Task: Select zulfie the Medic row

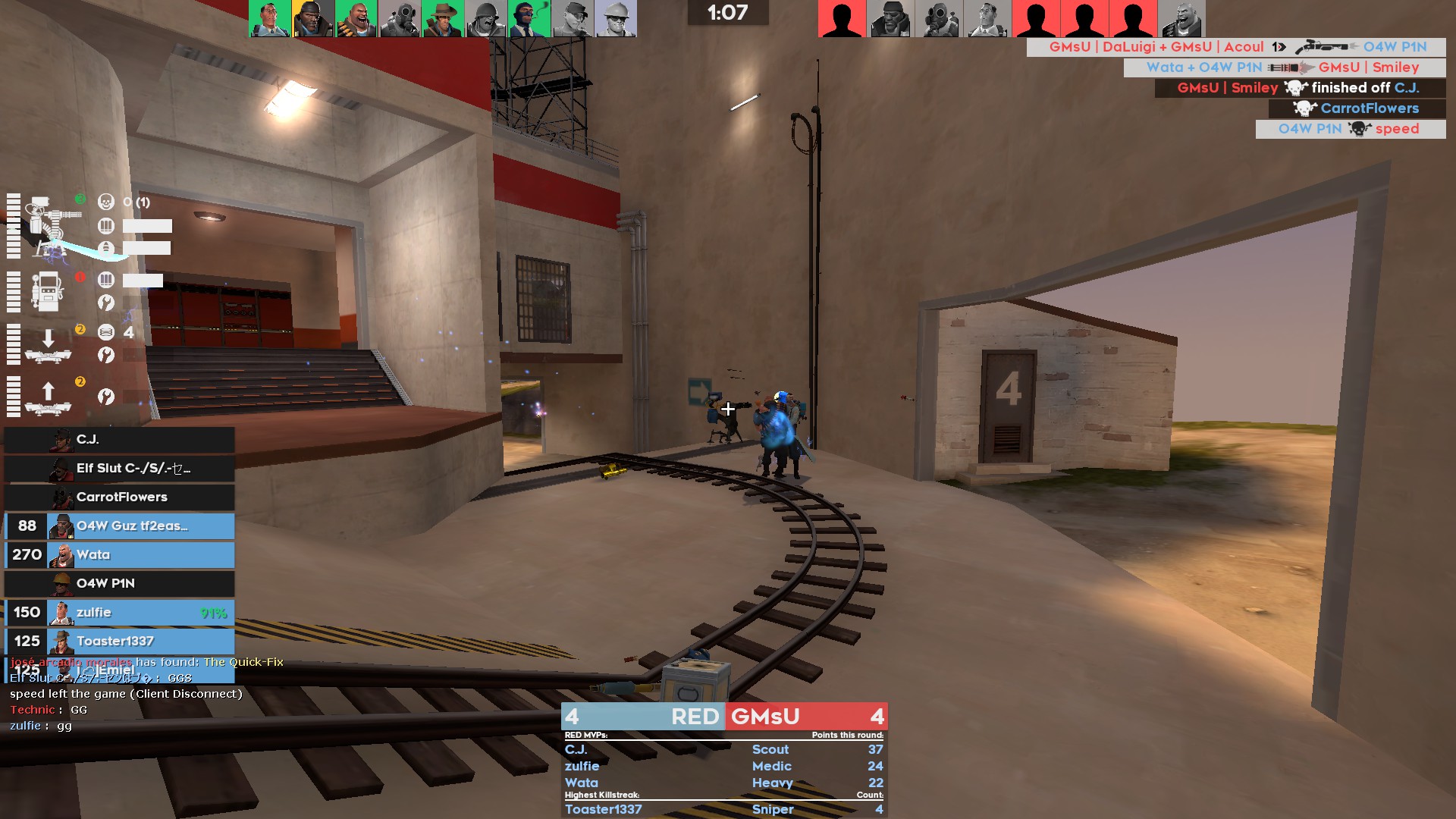Action: click(119, 613)
